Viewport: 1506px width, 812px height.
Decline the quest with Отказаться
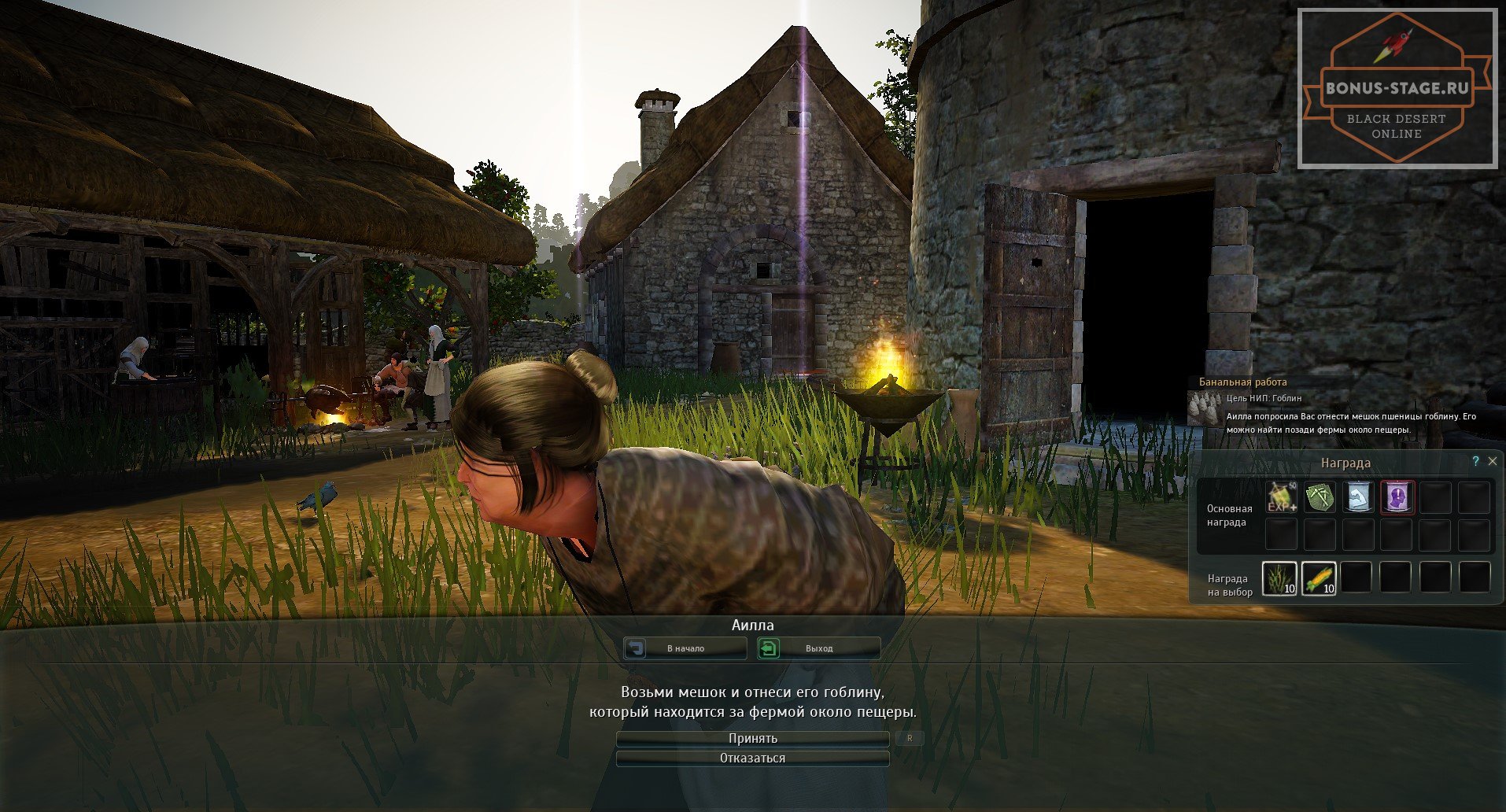(x=752, y=758)
